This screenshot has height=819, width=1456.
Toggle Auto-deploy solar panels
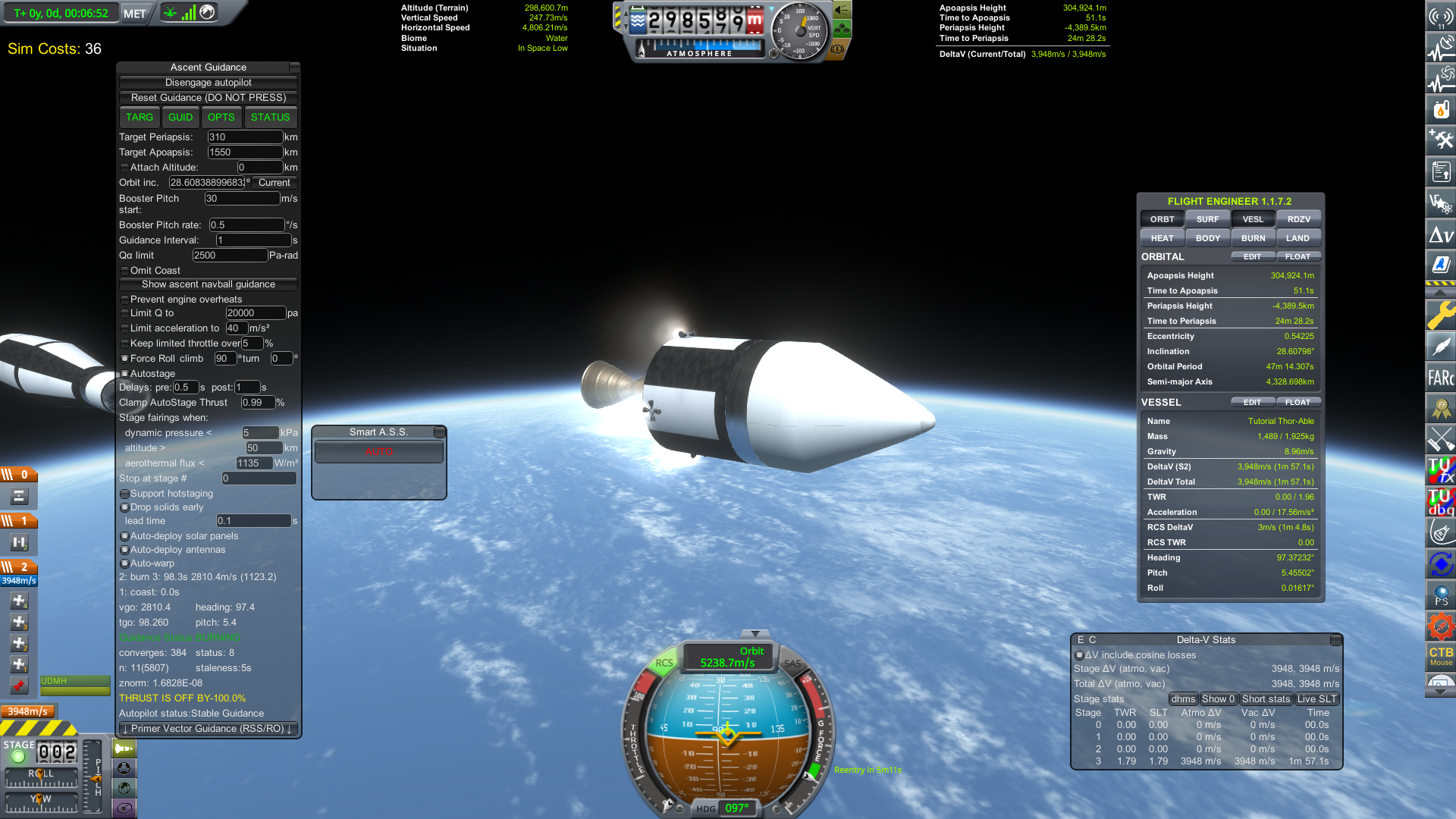click(125, 536)
